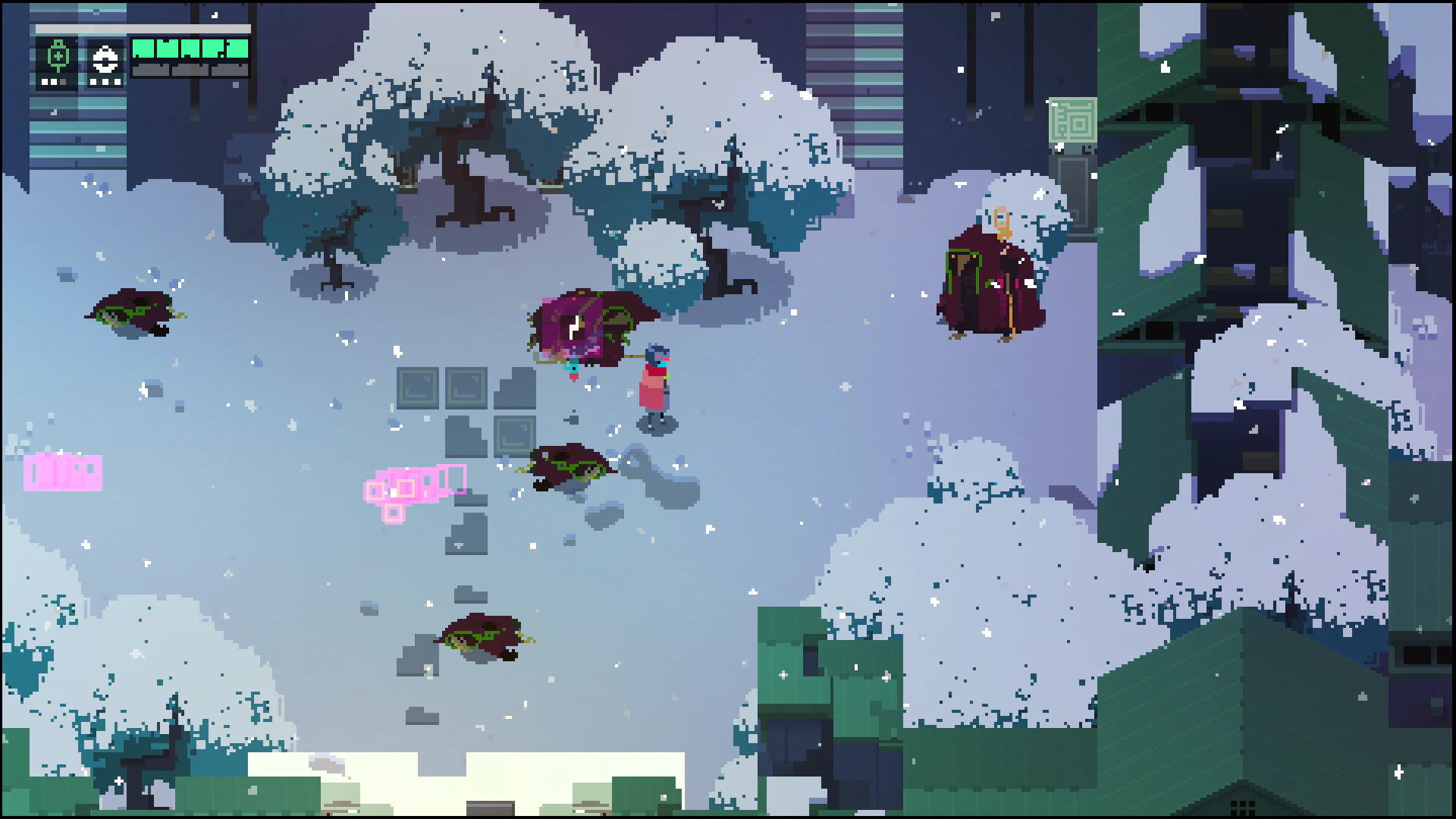Select the medkit icon in the HUD

pyautogui.click(x=58, y=57)
